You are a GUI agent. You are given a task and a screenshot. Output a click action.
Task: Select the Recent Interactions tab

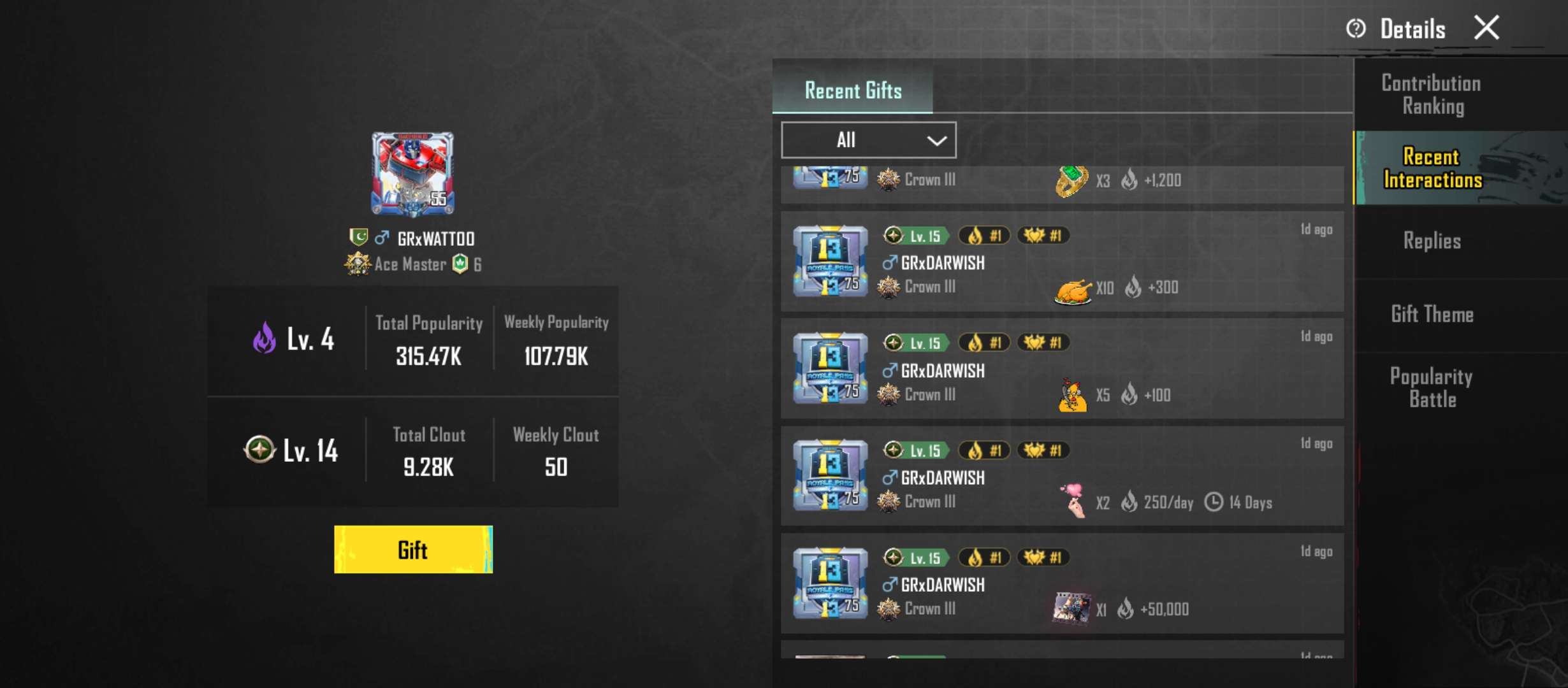point(1432,168)
